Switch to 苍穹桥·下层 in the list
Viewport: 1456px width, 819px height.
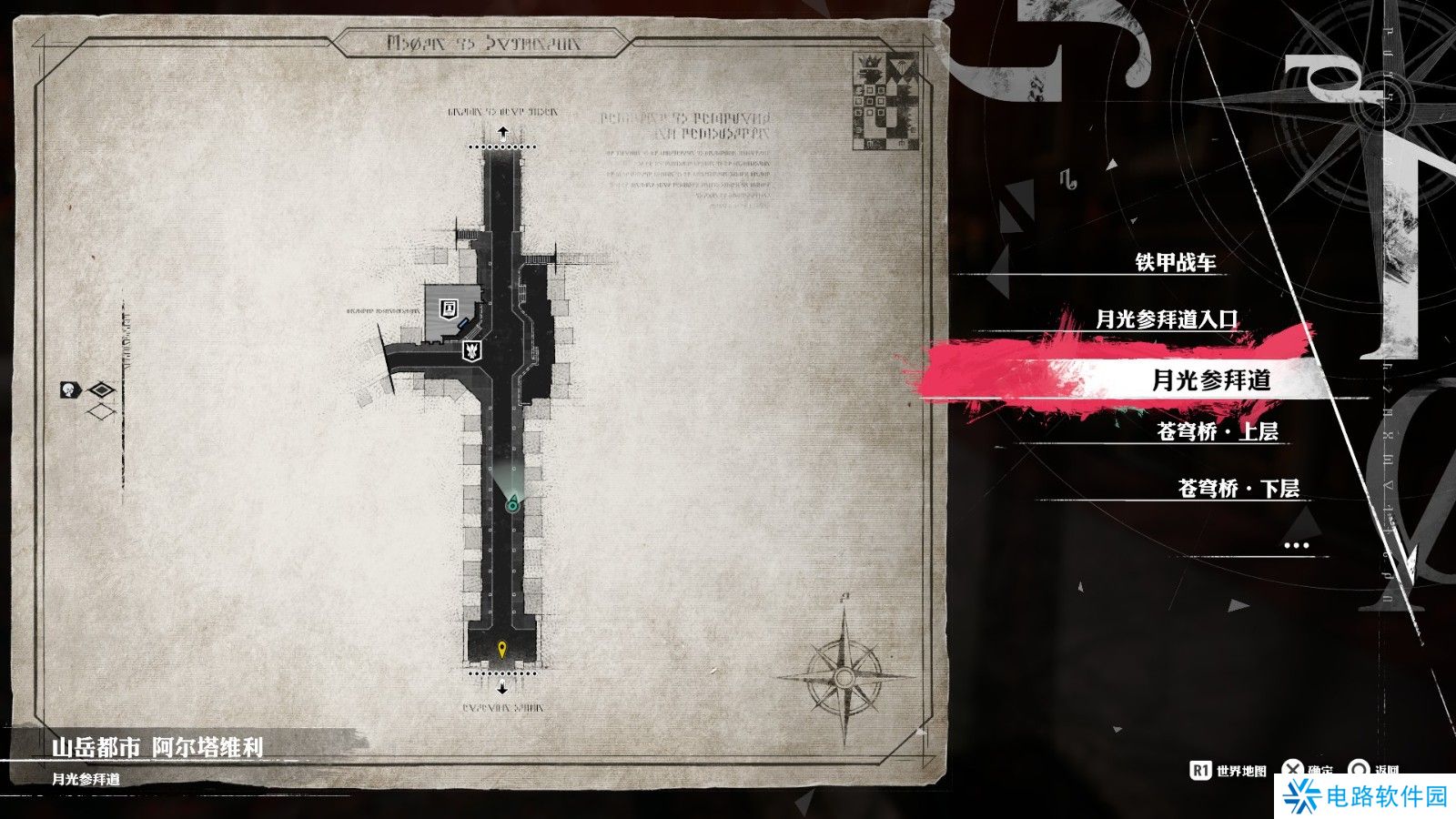1238,489
